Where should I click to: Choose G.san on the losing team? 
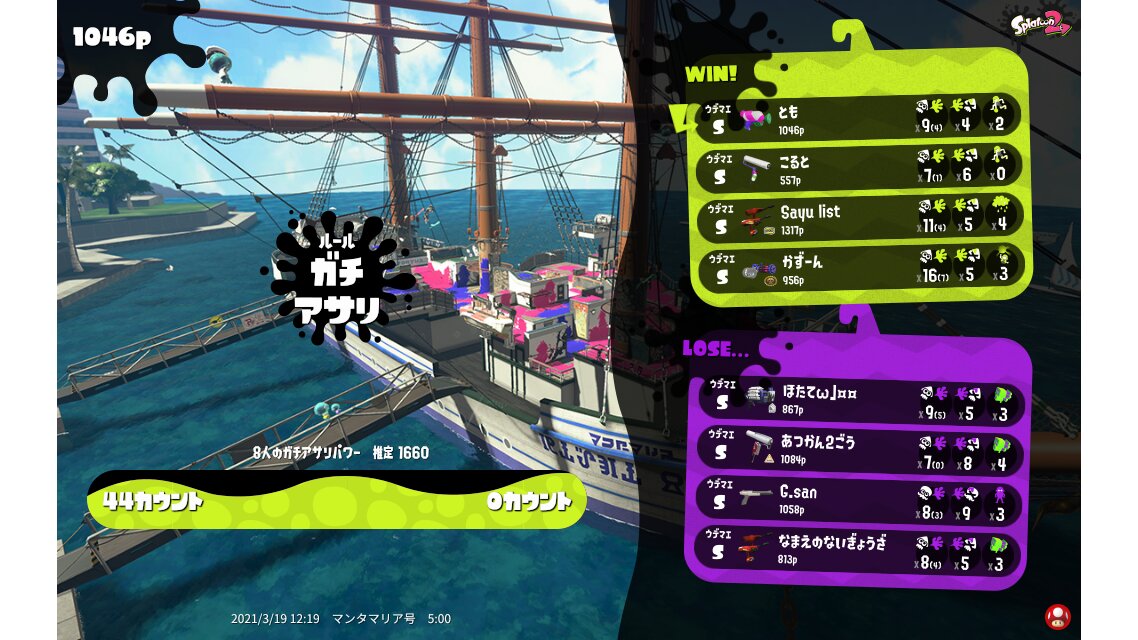tap(860, 500)
